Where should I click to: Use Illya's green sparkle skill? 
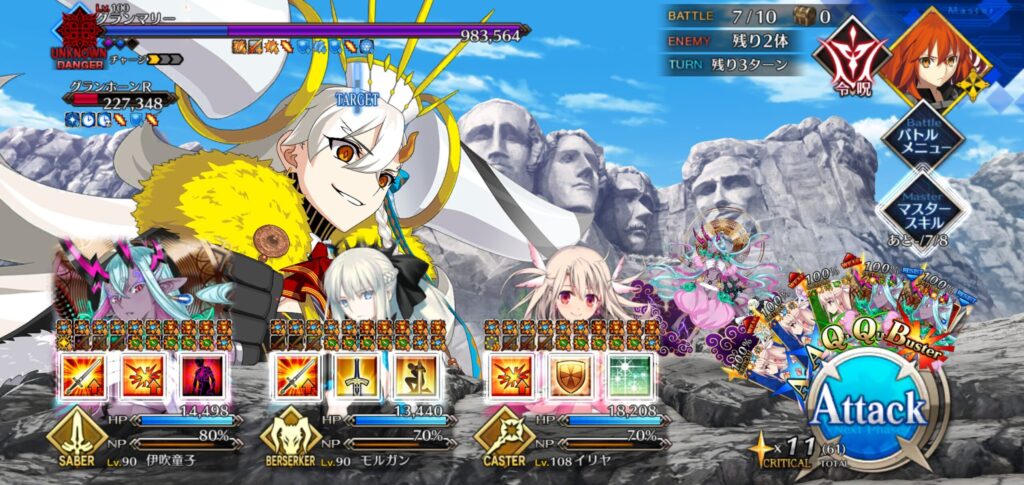point(627,377)
